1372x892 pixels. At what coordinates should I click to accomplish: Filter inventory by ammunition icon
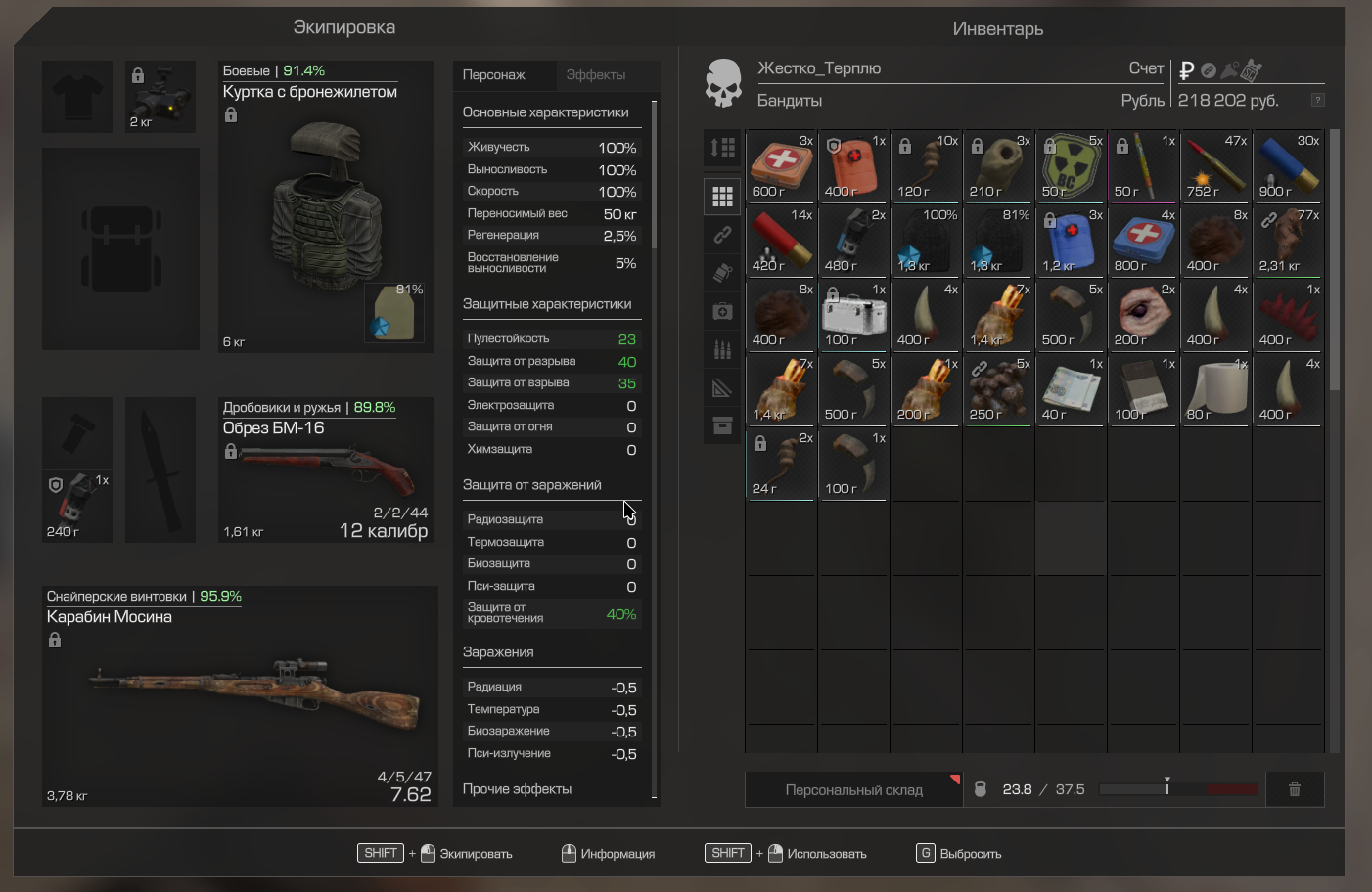tap(722, 349)
